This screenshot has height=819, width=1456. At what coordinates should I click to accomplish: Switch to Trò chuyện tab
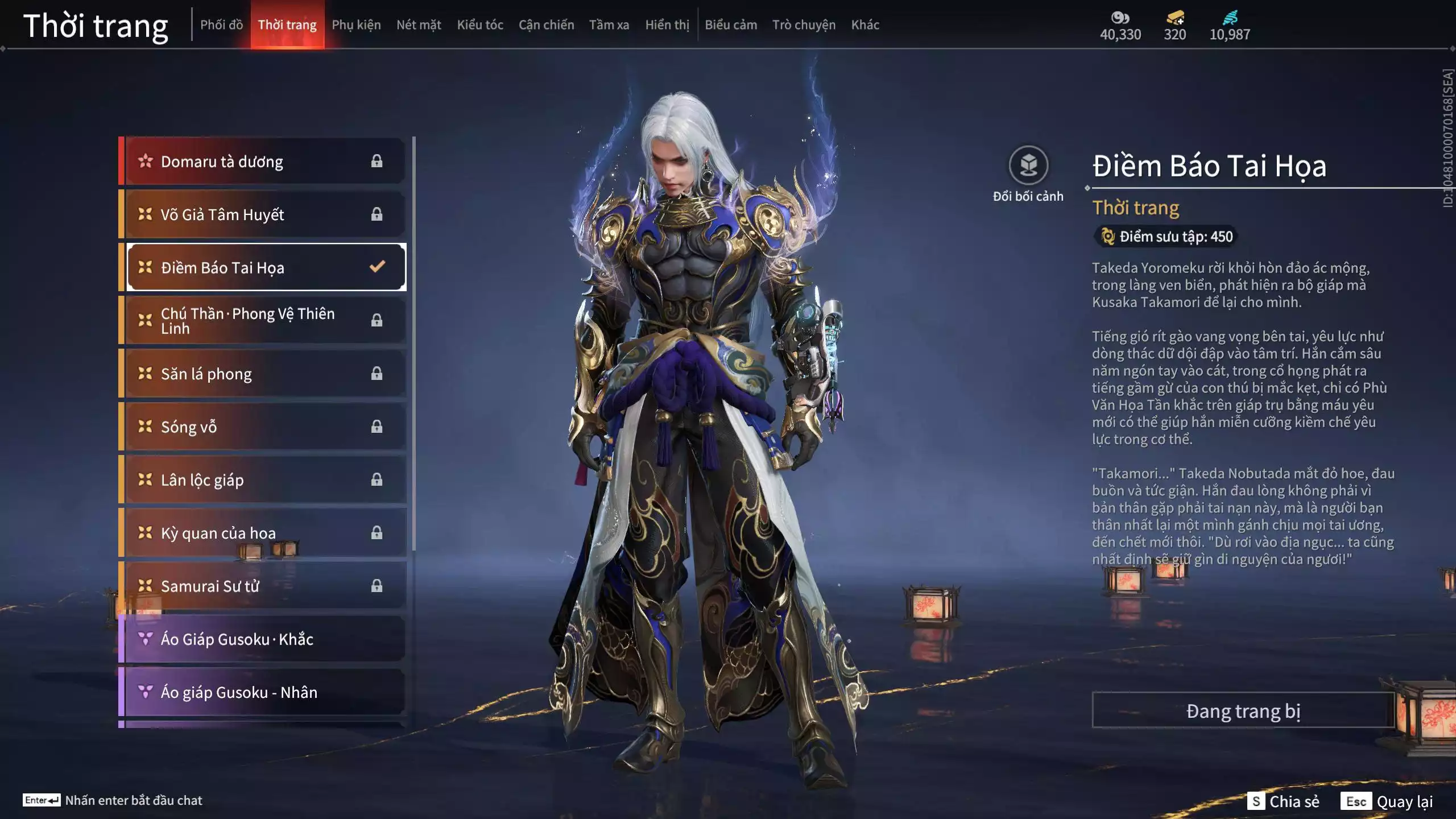[x=804, y=25]
